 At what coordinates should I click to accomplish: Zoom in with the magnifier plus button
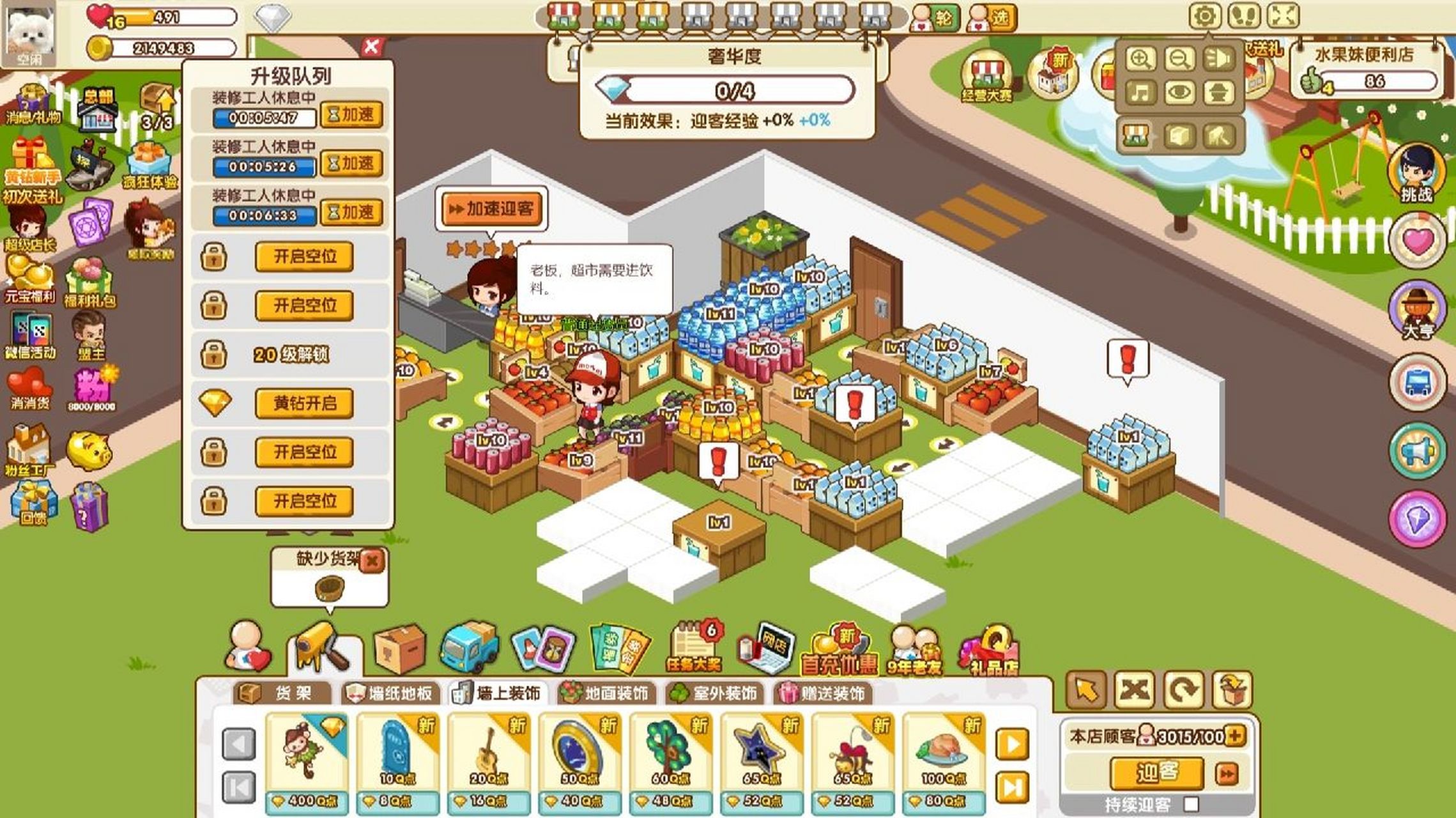coord(1140,59)
